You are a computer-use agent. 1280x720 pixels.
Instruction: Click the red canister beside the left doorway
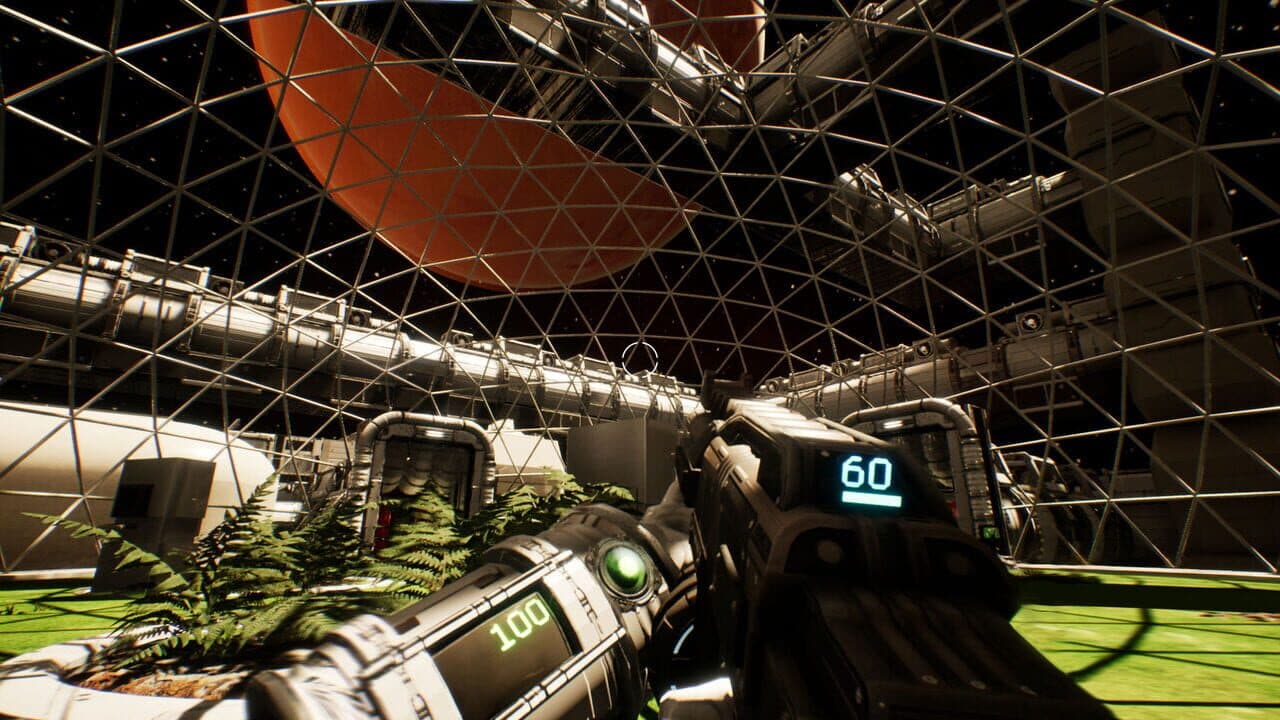pos(387,523)
